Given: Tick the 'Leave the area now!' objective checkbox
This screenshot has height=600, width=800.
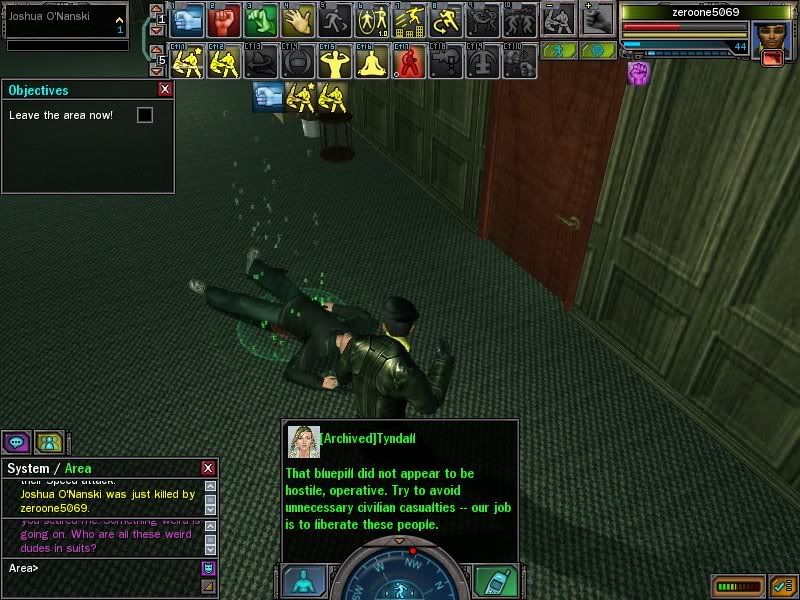Looking at the screenshot, I should [x=145, y=115].
